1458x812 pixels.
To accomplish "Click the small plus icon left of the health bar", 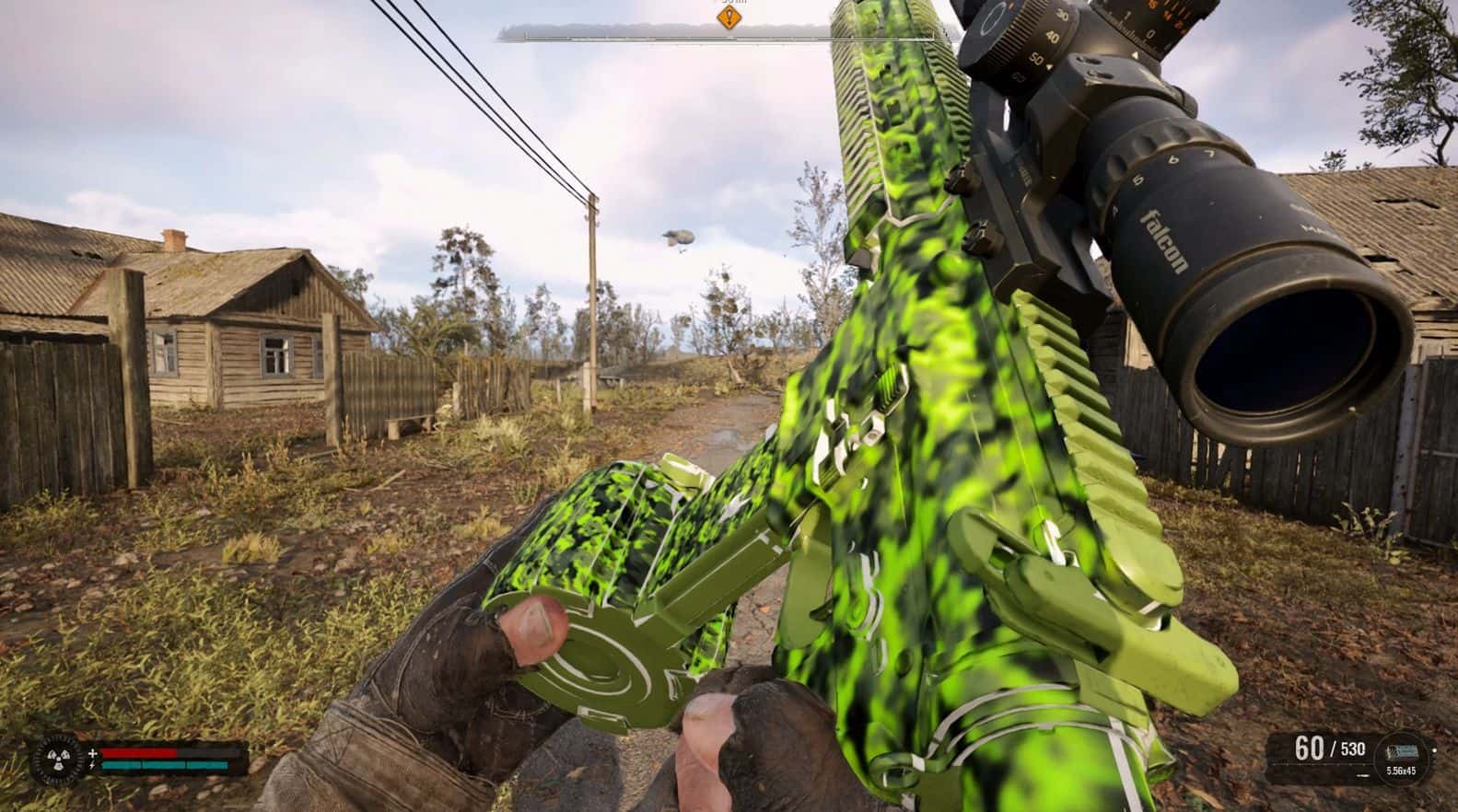I will point(93,753).
